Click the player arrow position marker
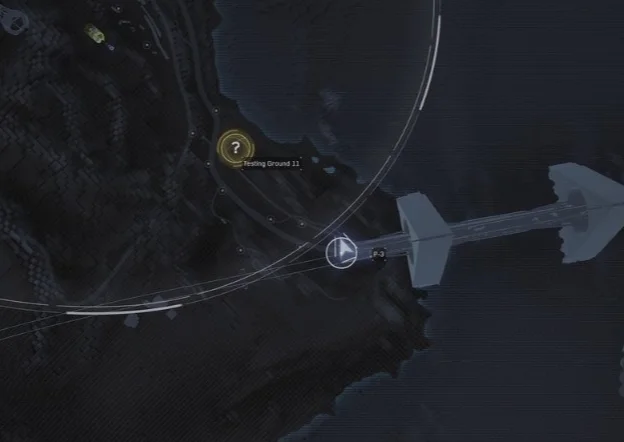This screenshot has height=442, width=624. [x=341, y=252]
